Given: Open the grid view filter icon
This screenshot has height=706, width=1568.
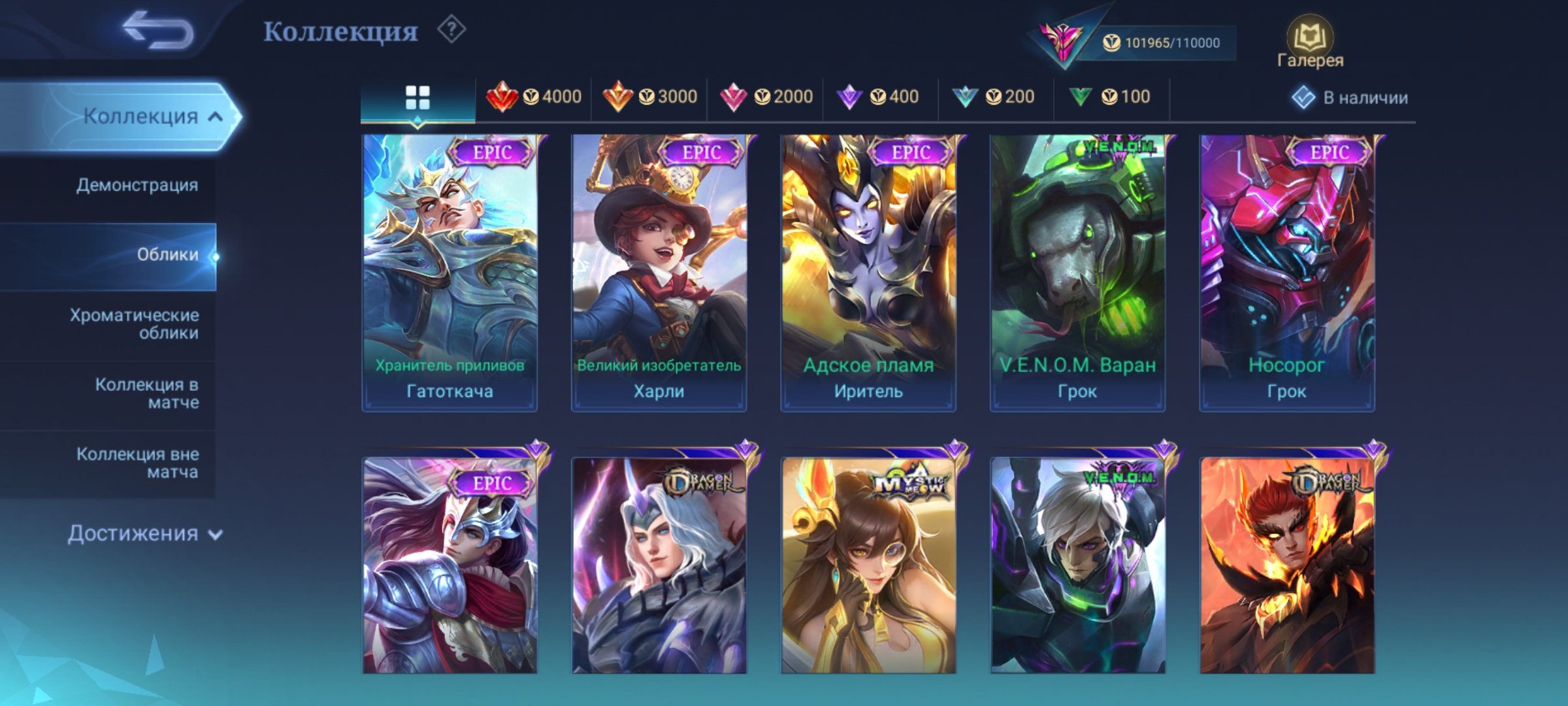Looking at the screenshot, I should (x=416, y=97).
